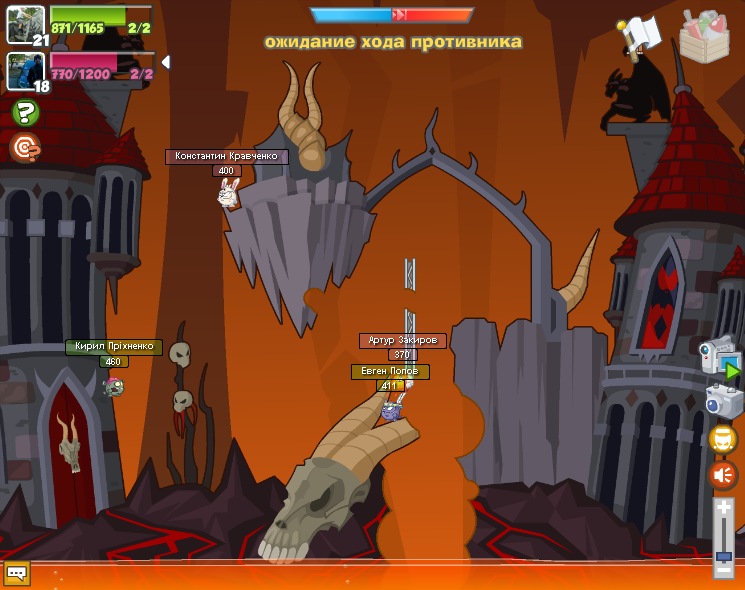The height and width of the screenshot is (590, 745).
Task: Click the level 18 player avatar
Action: click(24, 70)
